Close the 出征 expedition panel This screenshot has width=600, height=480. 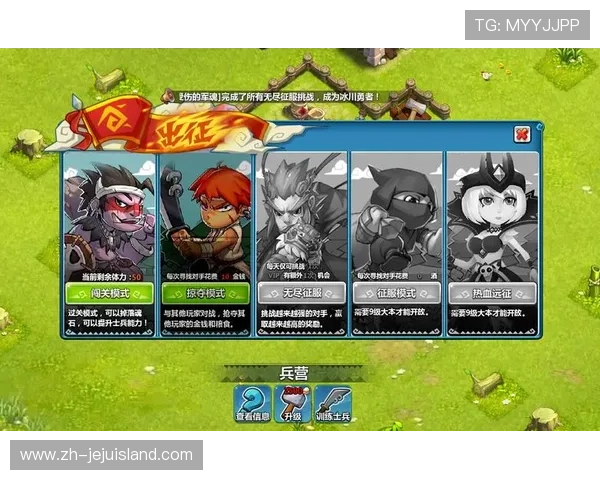point(521,134)
